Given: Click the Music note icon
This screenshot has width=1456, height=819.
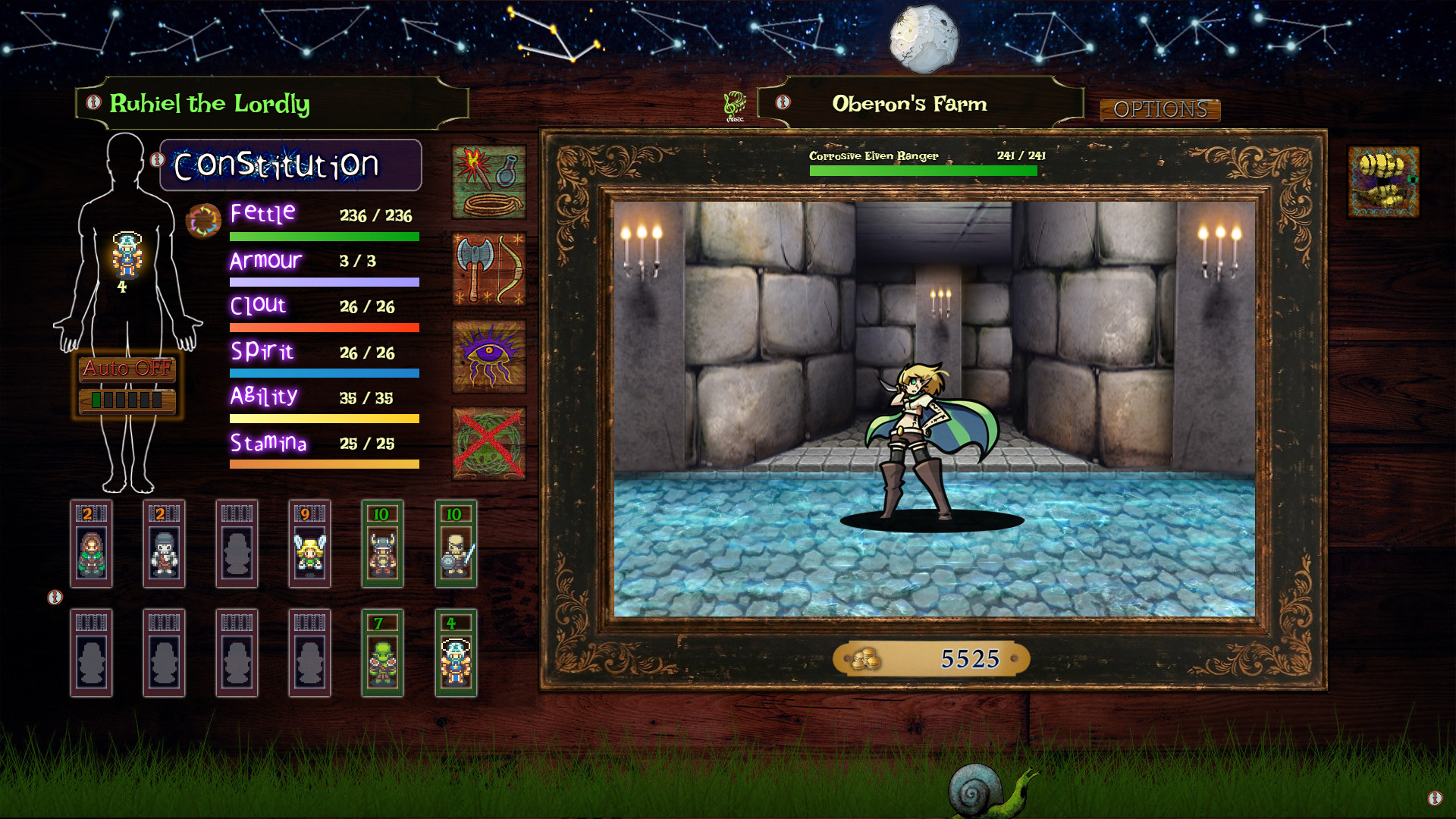Looking at the screenshot, I should 736,104.
